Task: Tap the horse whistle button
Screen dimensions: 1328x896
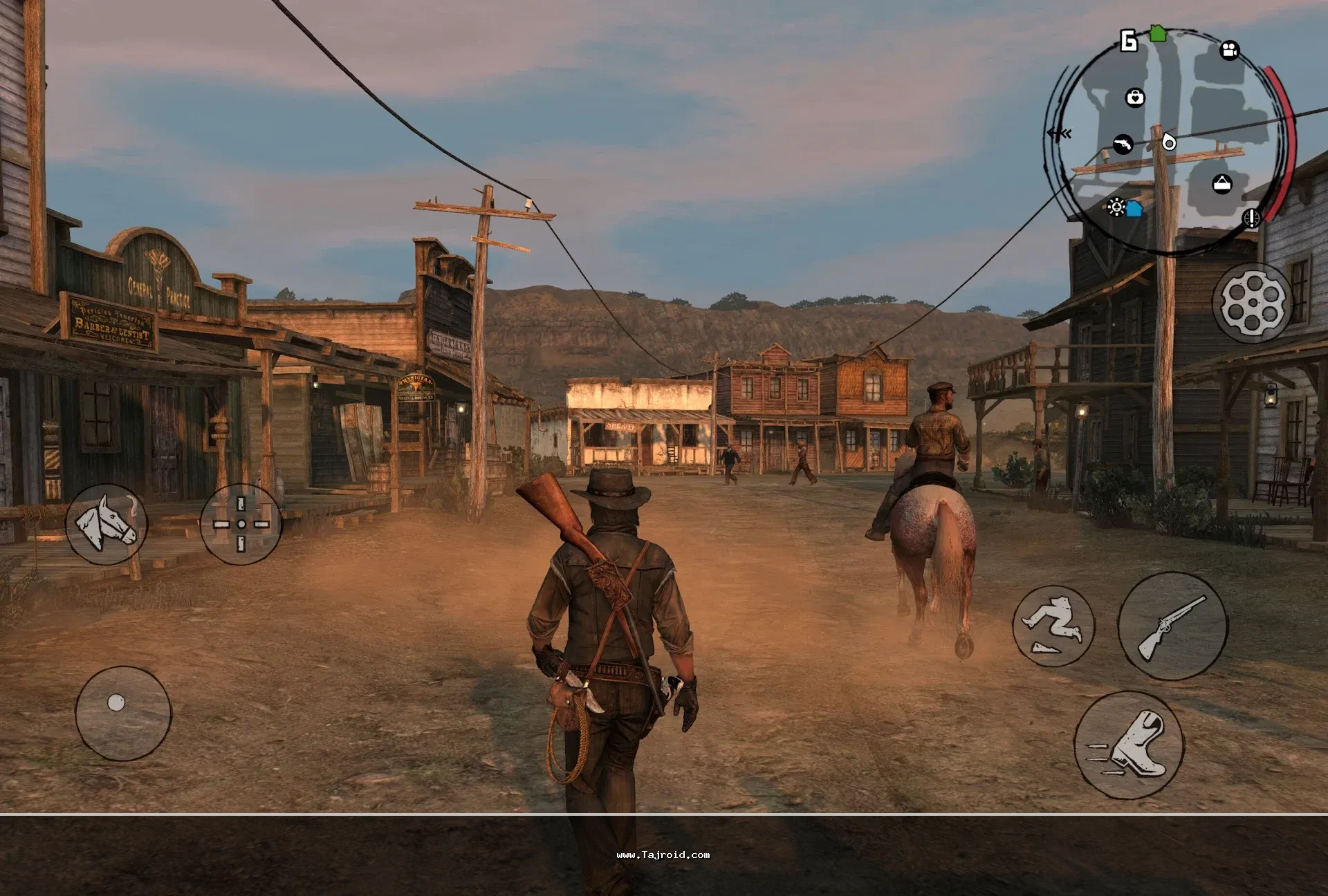Action: click(106, 523)
